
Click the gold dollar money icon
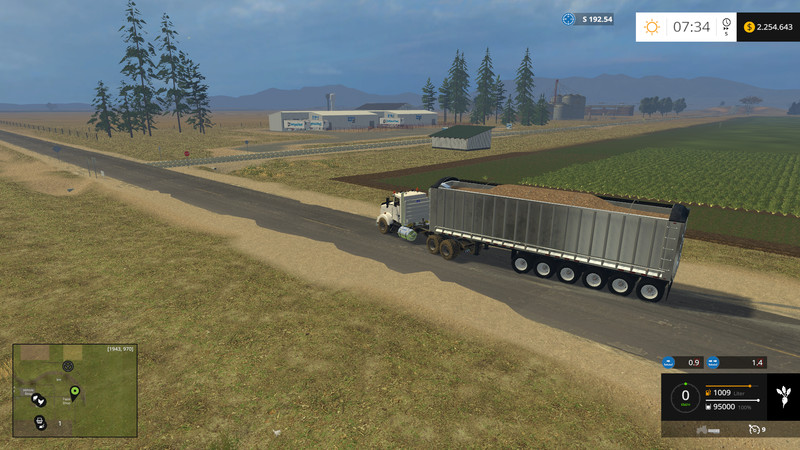pyautogui.click(x=749, y=27)
